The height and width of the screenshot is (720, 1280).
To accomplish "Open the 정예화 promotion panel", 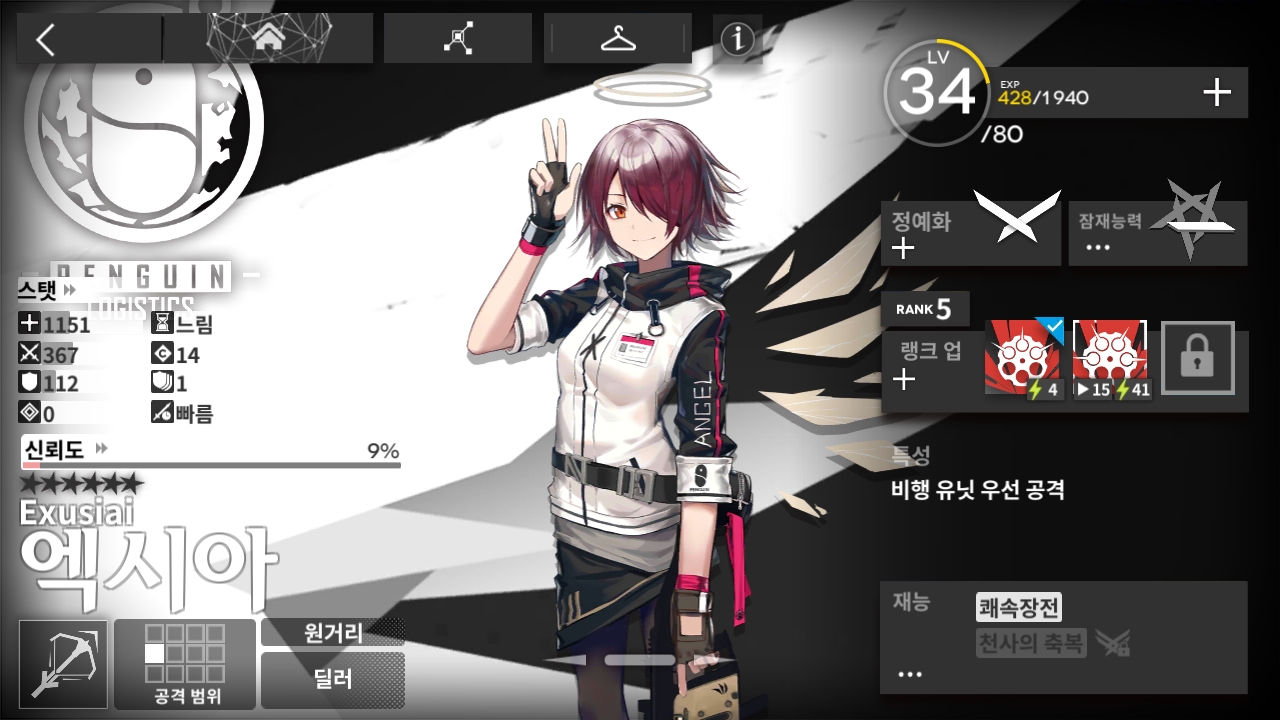I will [969, 233].
